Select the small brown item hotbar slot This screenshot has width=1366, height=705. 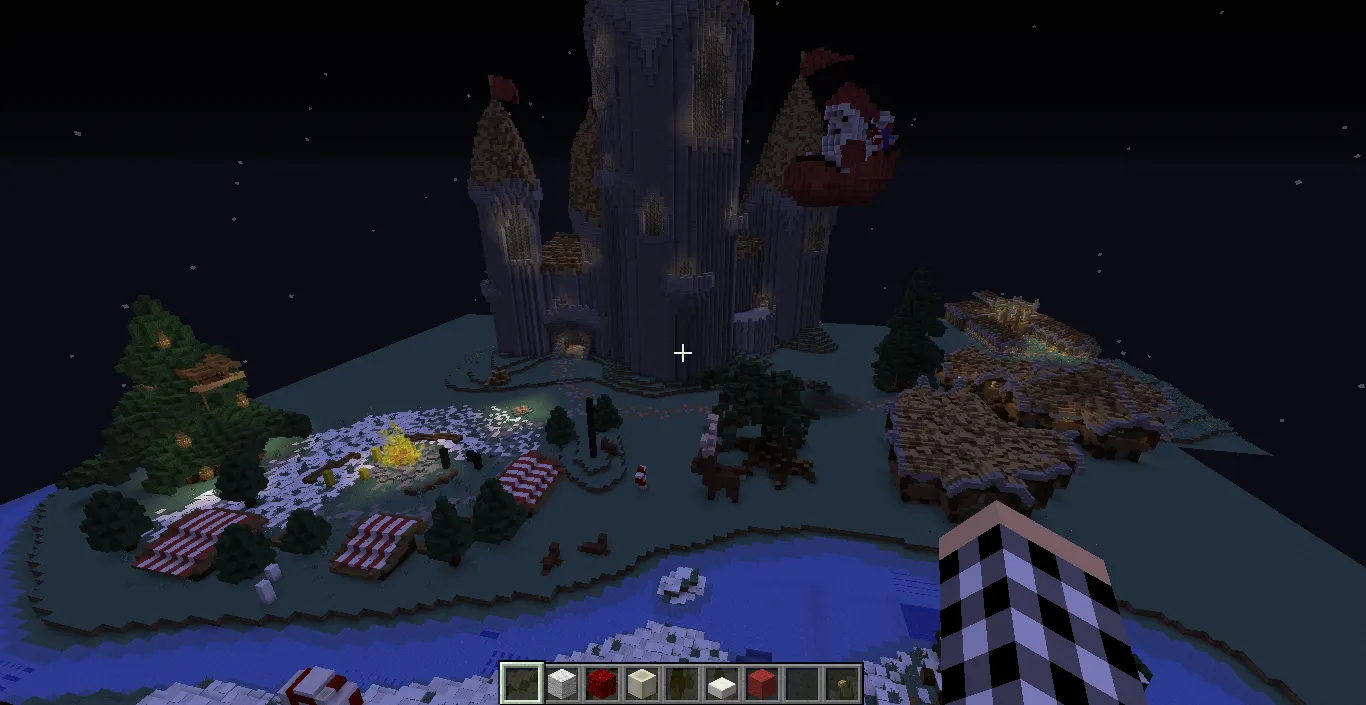(841, 684)
